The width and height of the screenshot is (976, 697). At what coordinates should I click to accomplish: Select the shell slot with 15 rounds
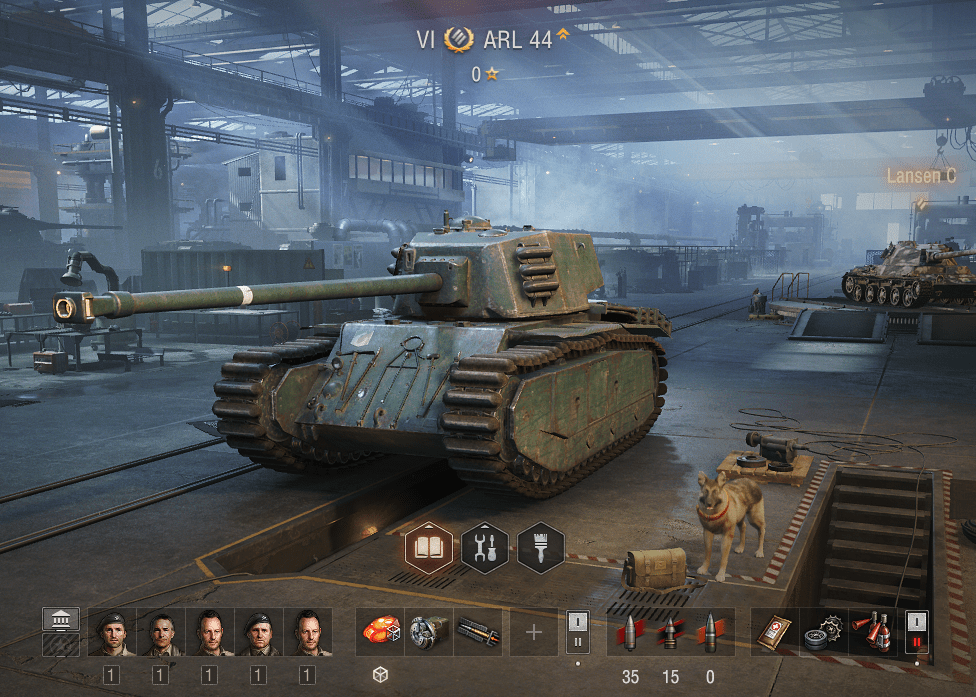[x=670, y=632]
